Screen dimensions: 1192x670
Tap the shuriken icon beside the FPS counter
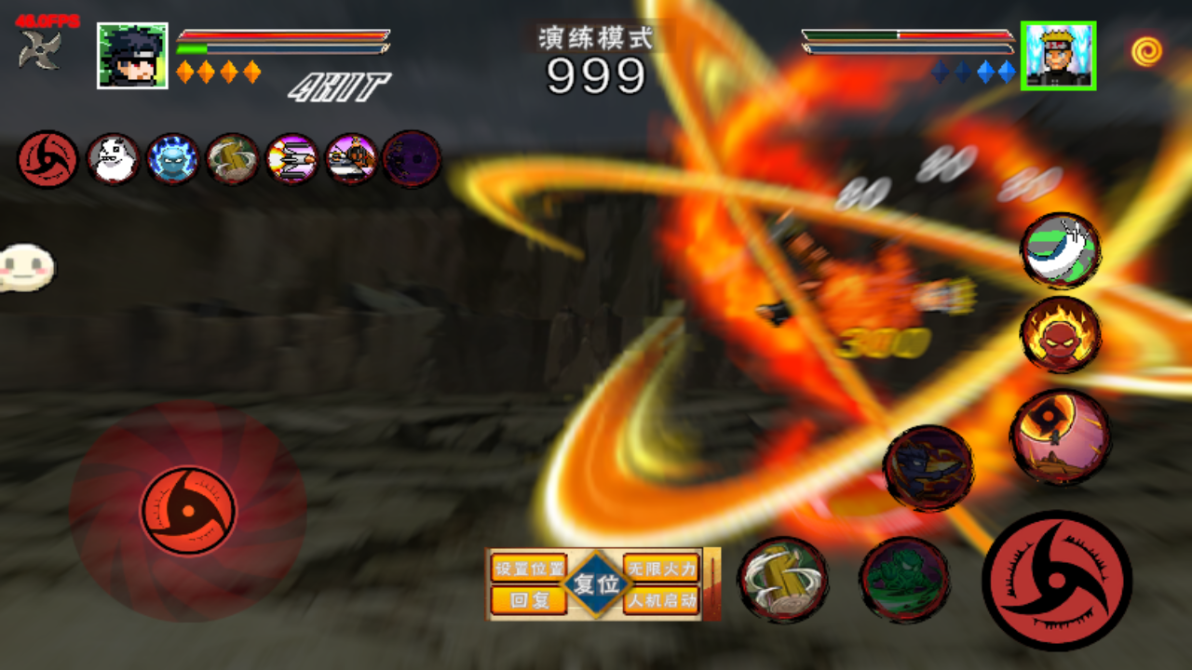[x=40, y=50]
